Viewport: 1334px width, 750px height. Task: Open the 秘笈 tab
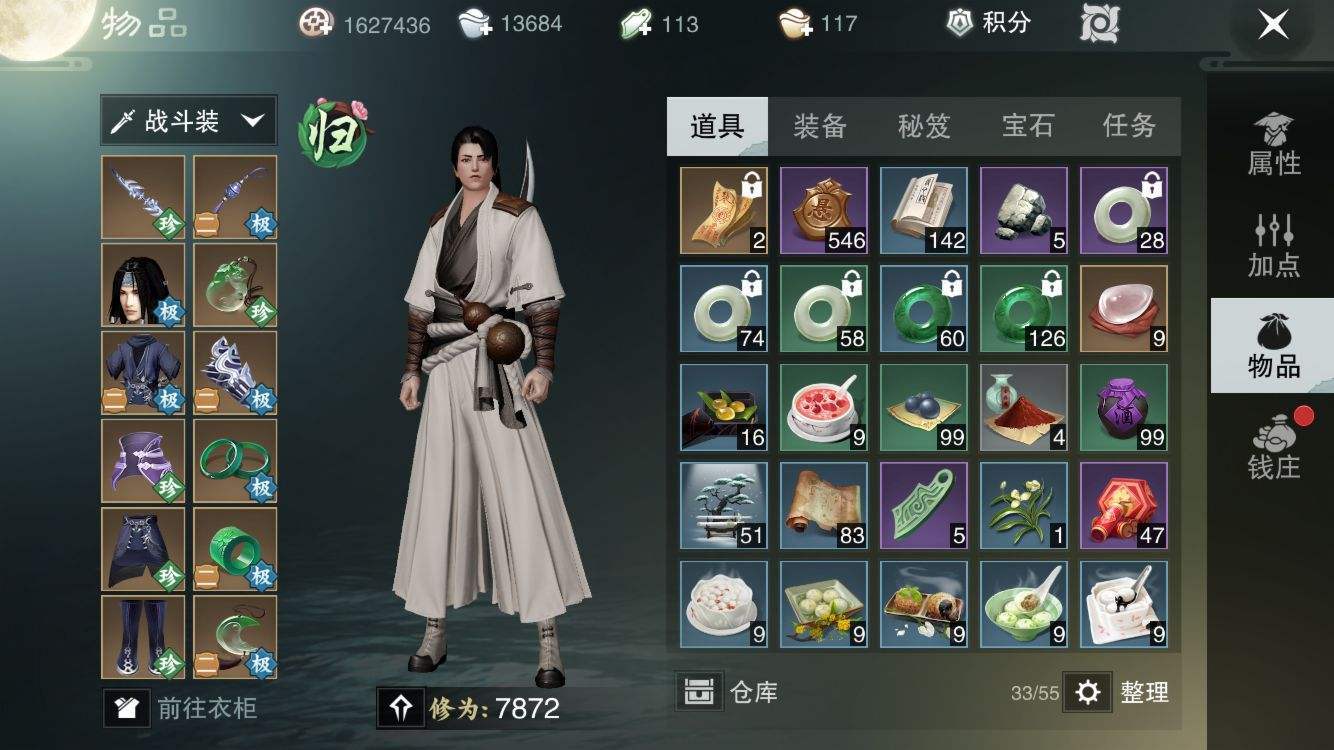pos(923,126)
